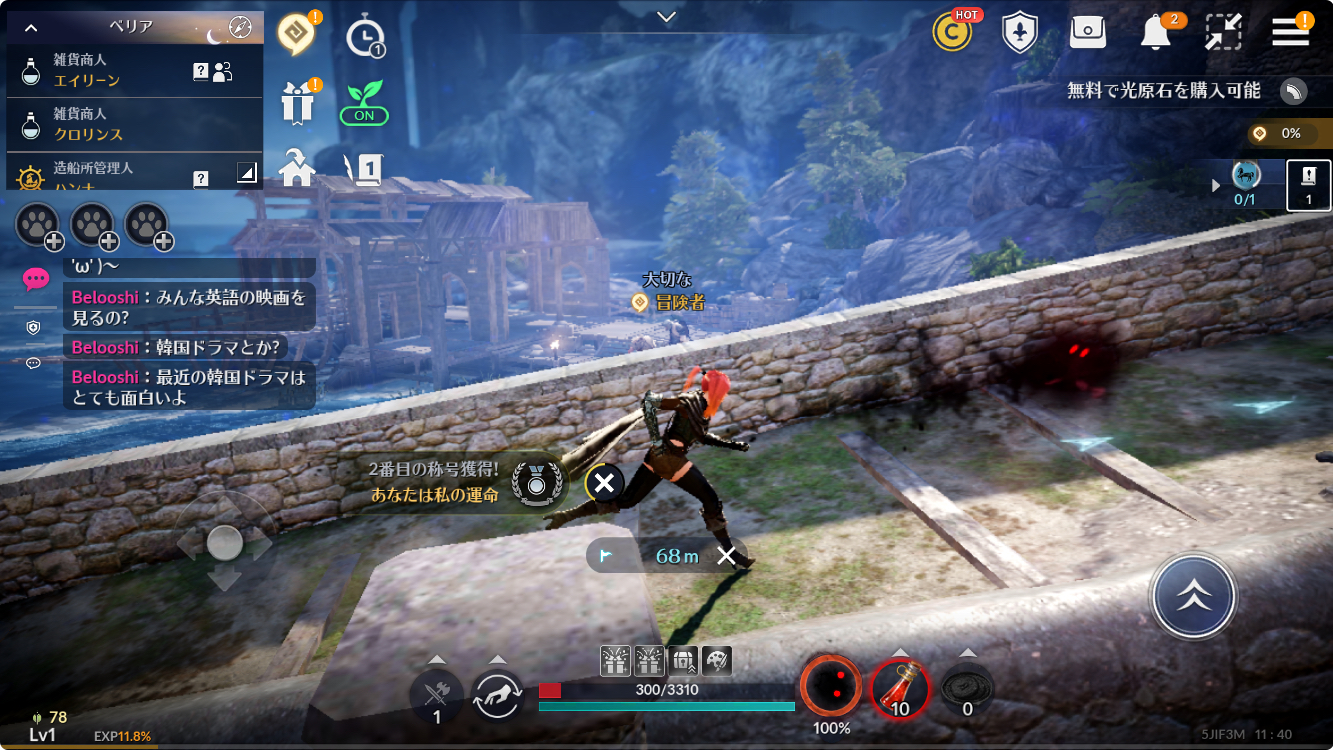Open the stopwatch timer icon

coord(365,38)
